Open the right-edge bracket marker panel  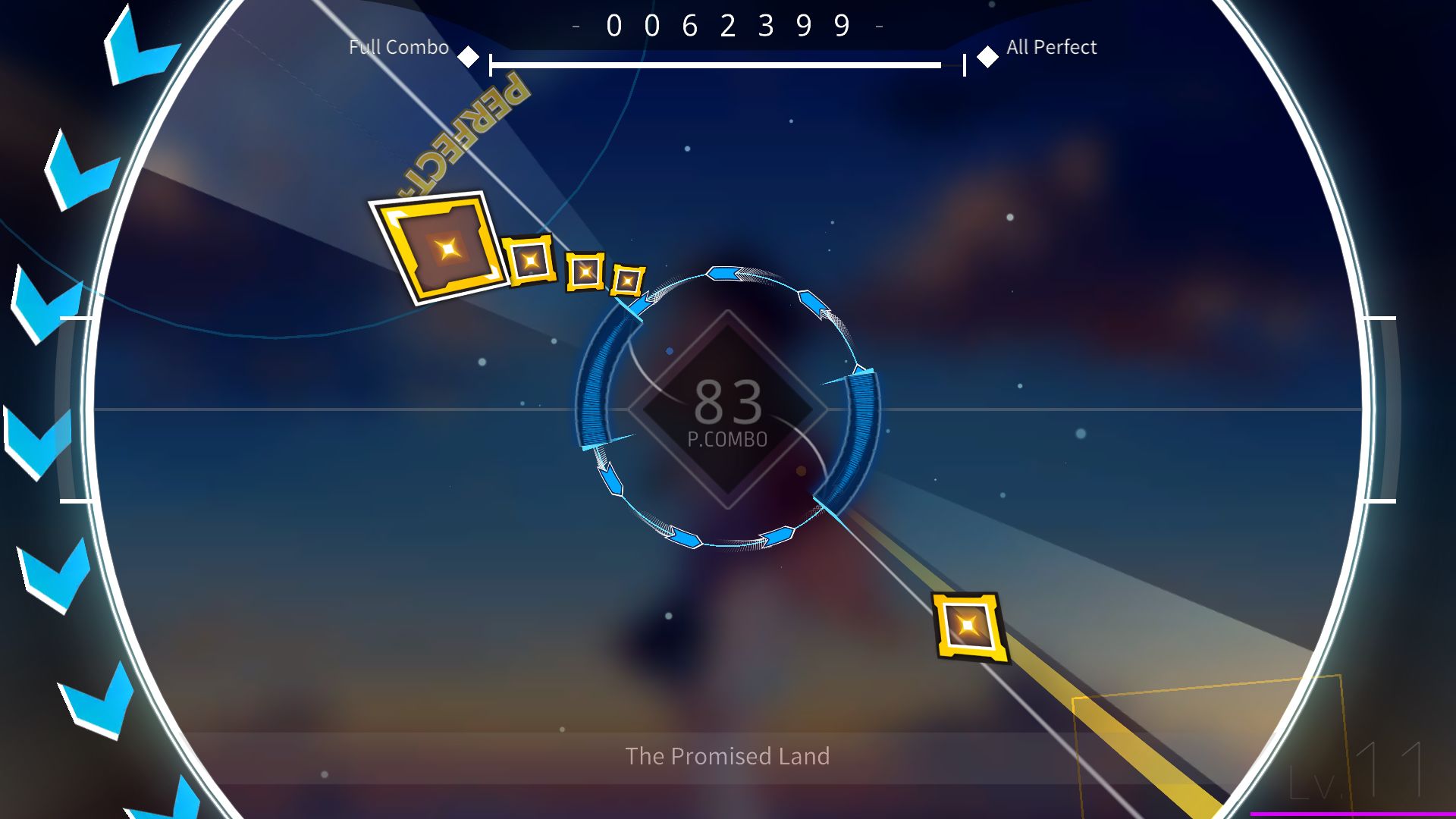click(x=1388, y=409)
